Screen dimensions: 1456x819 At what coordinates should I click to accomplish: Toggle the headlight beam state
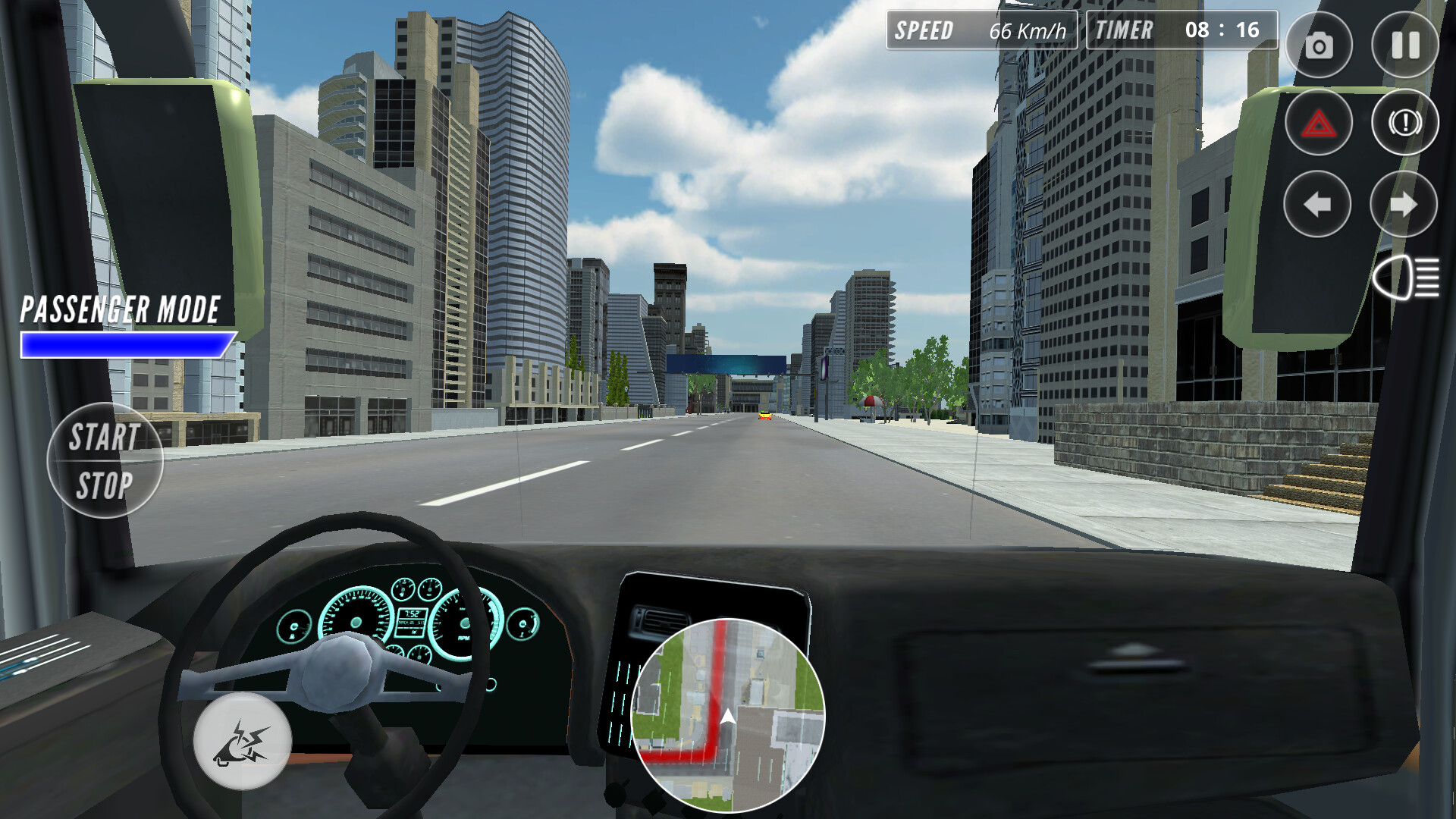tap(1407, 277)
